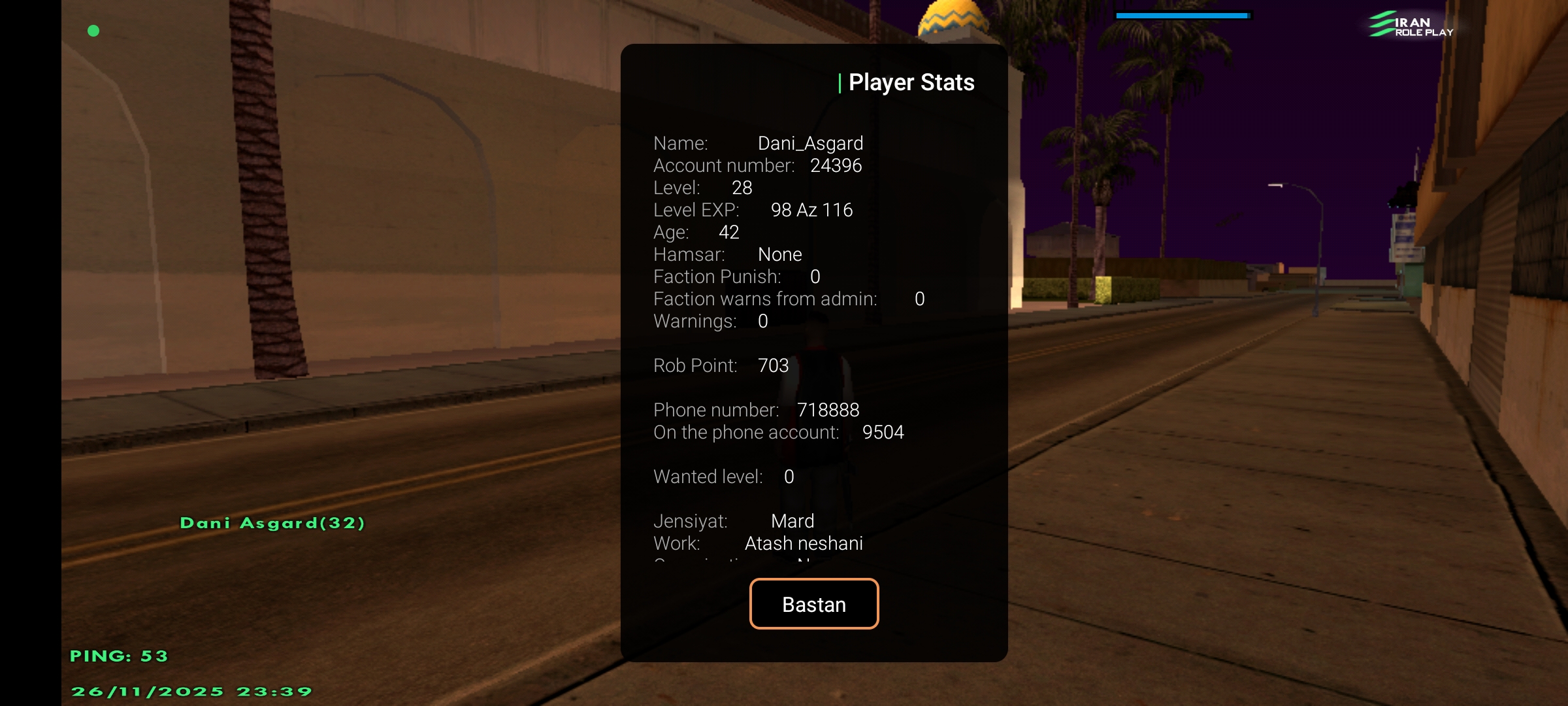
Task: Select the Faction Punish row
Action: [x=736, y=277]
